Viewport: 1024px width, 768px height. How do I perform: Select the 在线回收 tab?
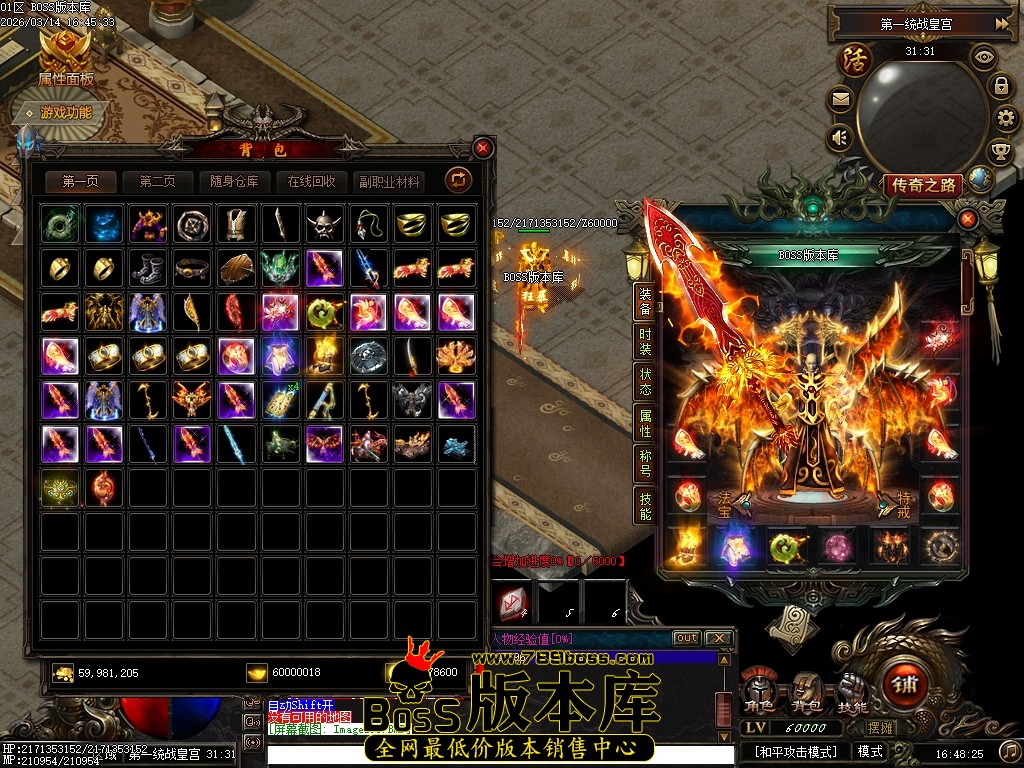(311, 181)
